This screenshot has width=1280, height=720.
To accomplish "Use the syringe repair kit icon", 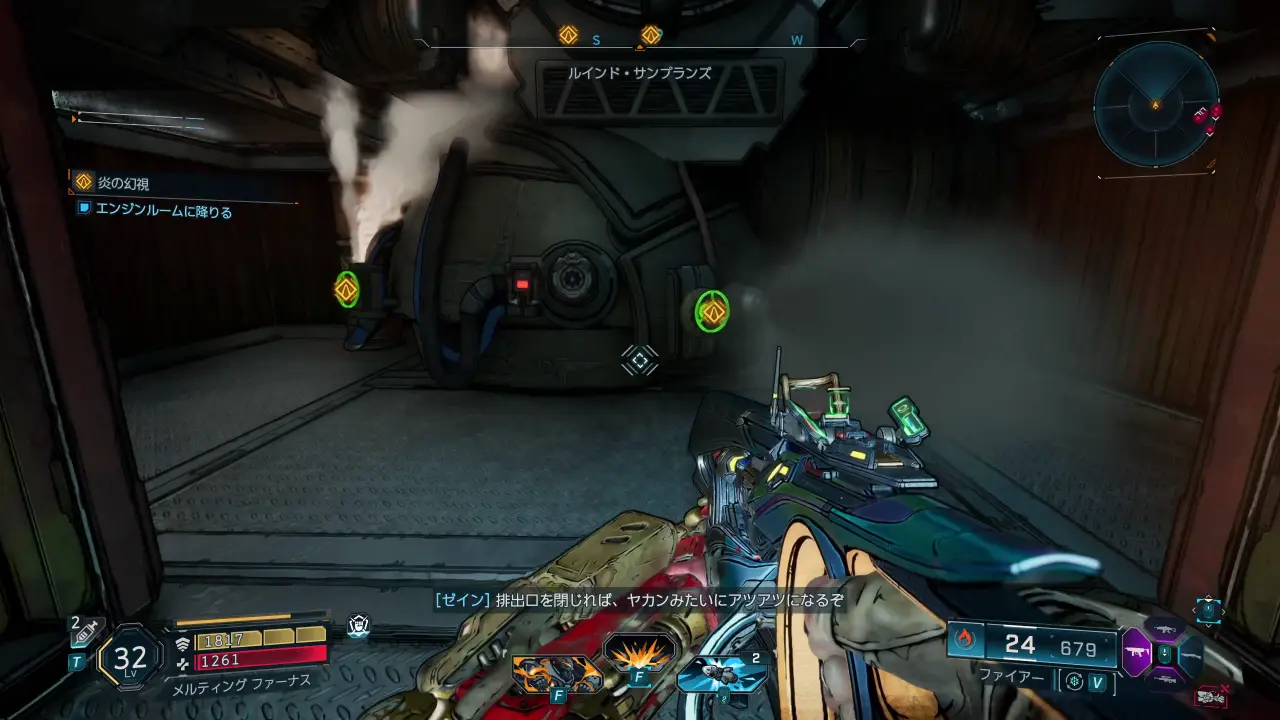I will coord(86,632).
